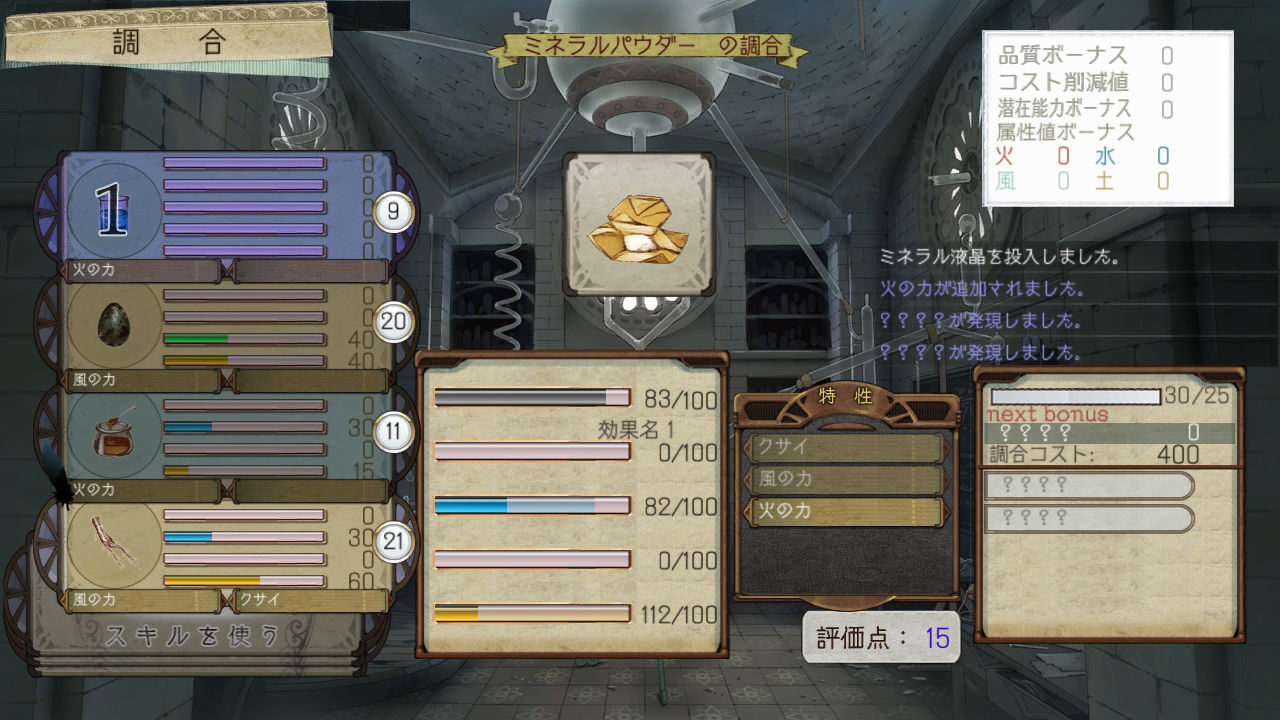Select the クサイ trait entry

point(845,448)
